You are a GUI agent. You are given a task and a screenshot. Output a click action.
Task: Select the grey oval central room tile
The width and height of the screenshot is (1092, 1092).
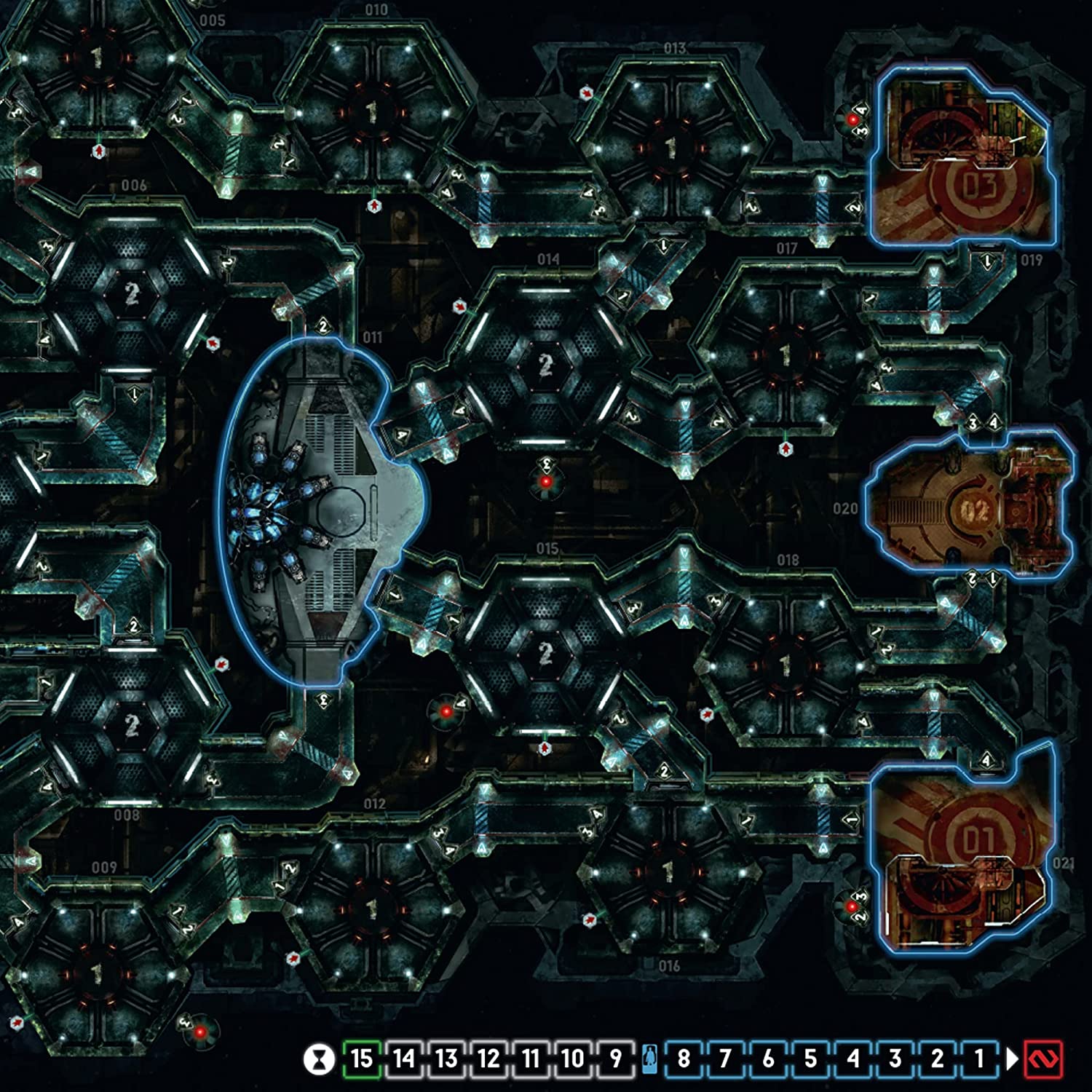point(320,510)
